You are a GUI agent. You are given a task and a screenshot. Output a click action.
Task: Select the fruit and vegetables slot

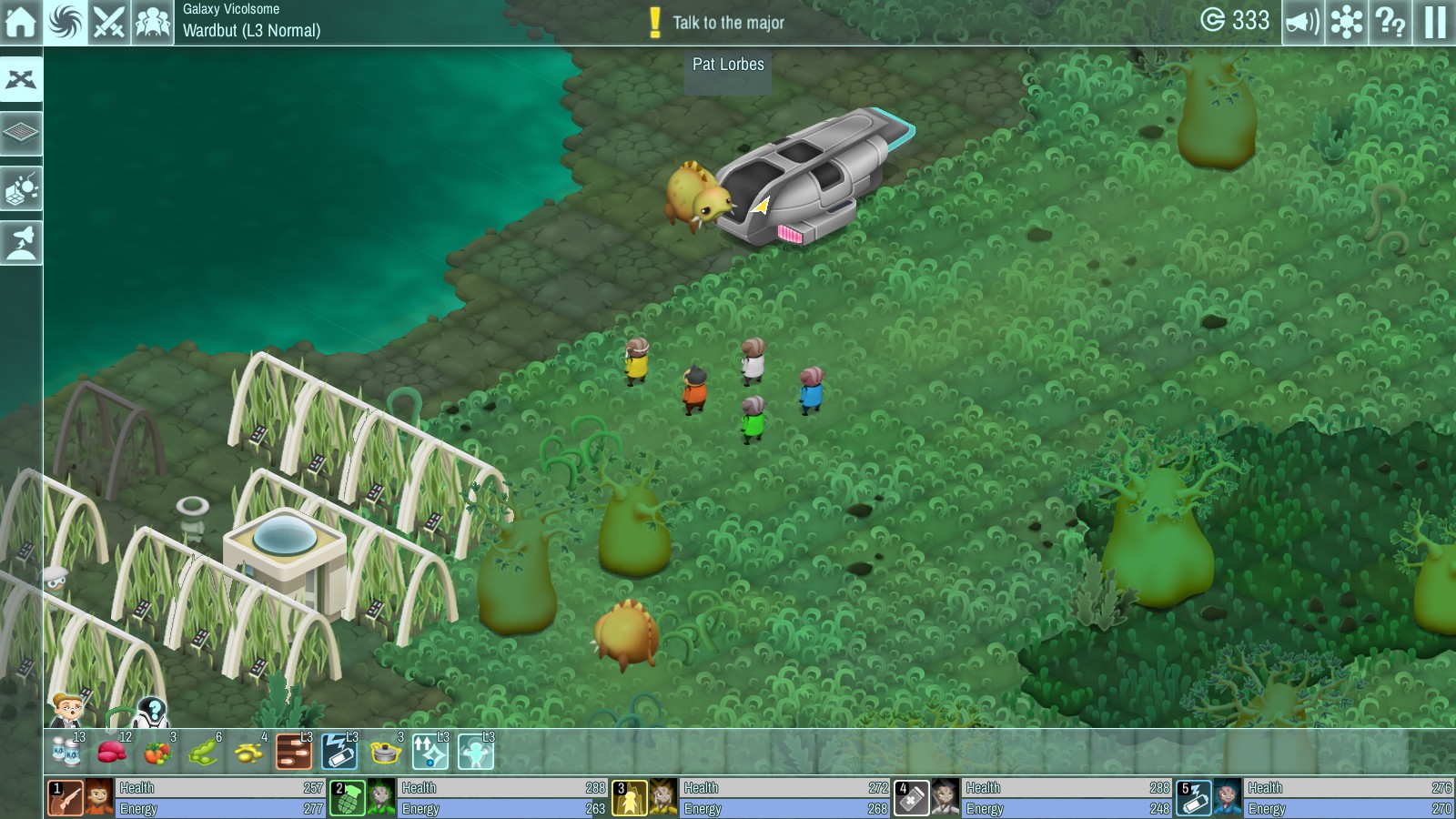click(x=158, y=752)
